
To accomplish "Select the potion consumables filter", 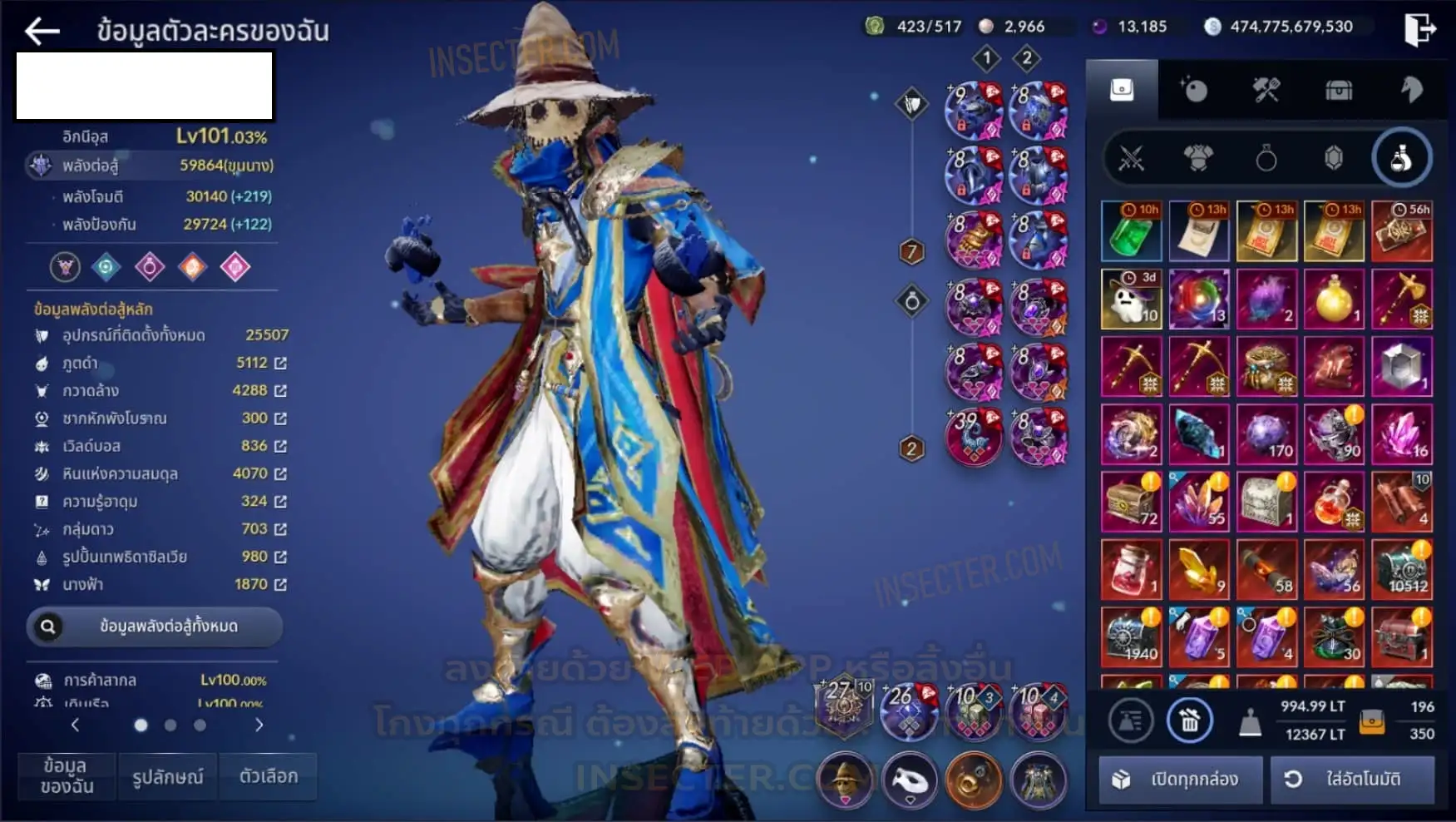I will [1401, 157].
